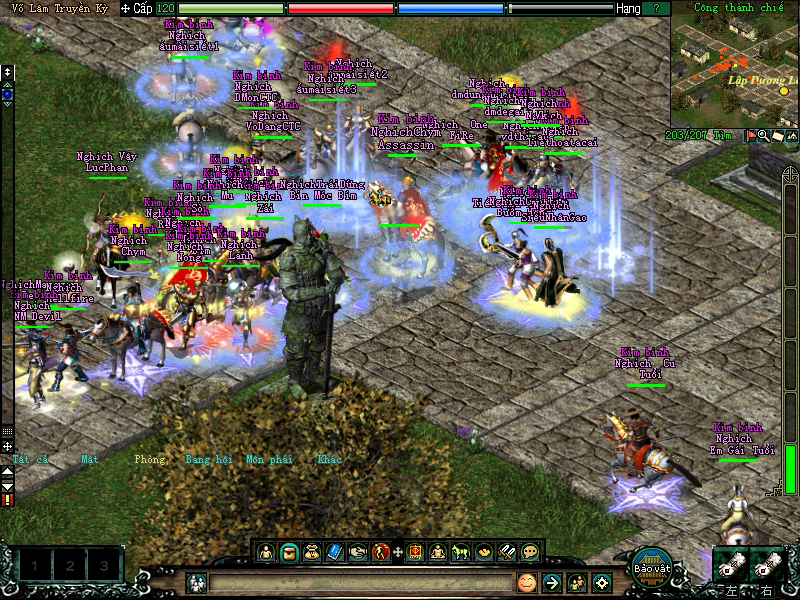Click the magnifying glass map search icon
The image size is (800, 600).
[763, 136]
